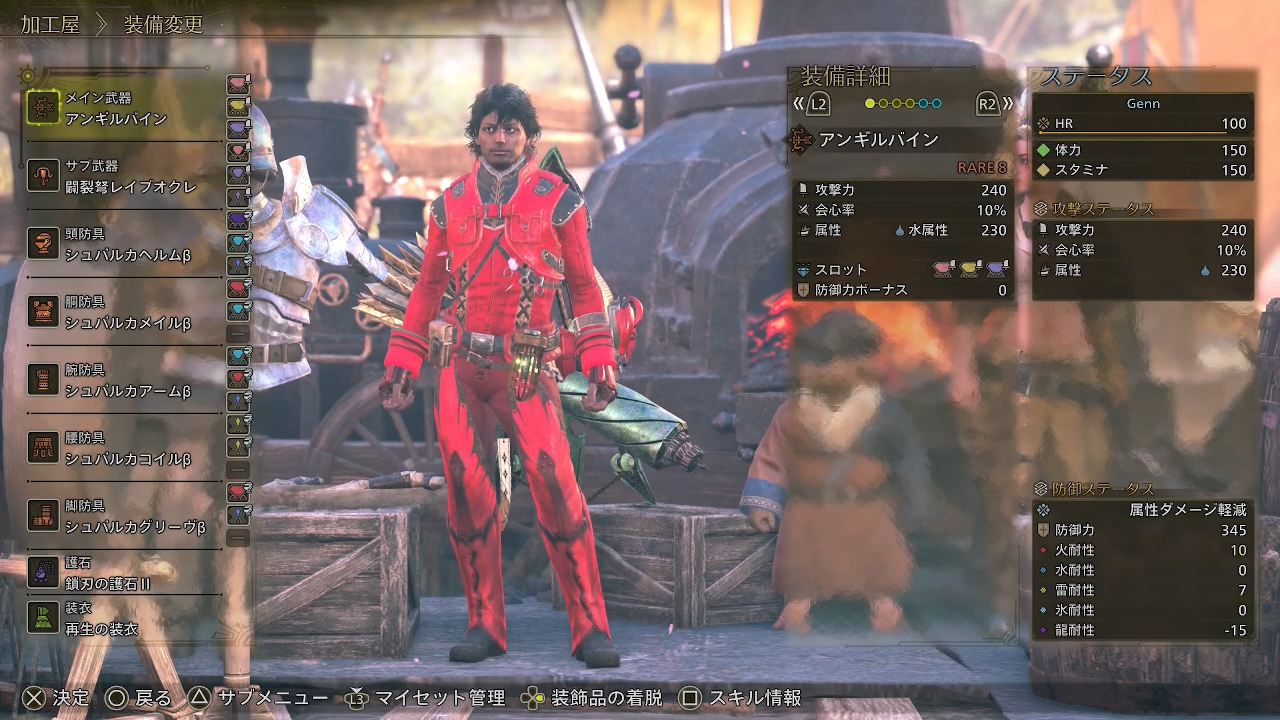The width and height of the screenshot is (1280, 720).
Task: Open マイセット管理 loadout management
Action: (426, 698)
